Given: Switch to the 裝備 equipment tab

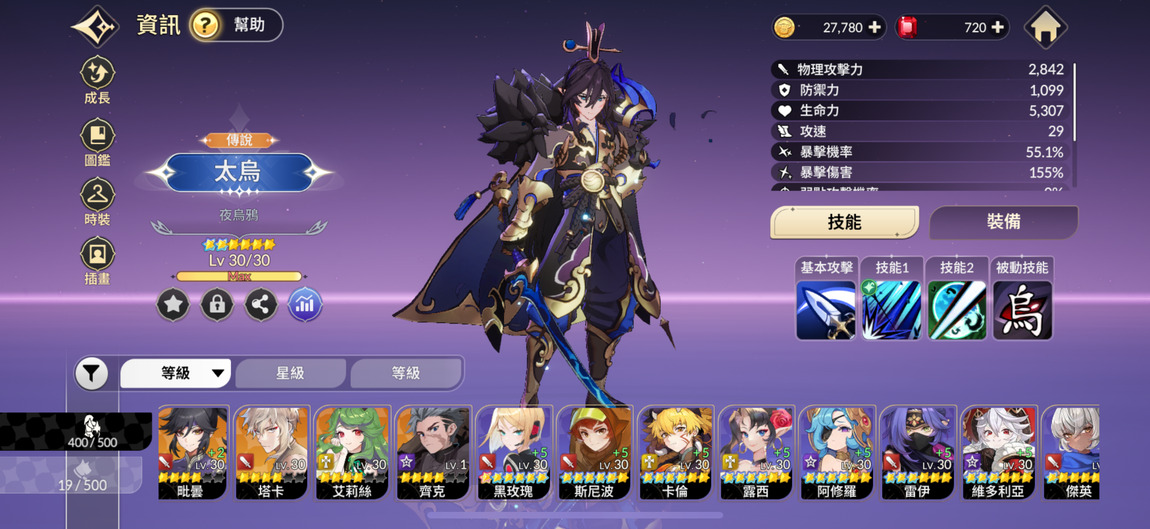Looking at the screenshot, I should tap(1003, 222).
